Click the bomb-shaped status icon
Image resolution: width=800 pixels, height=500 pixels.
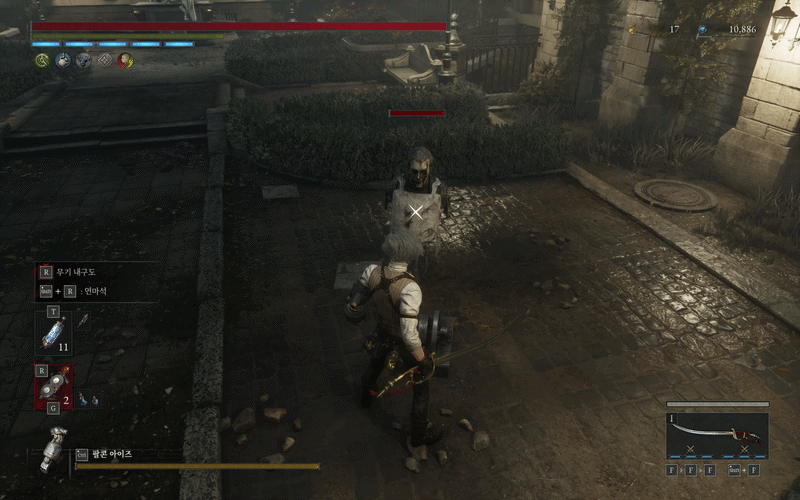tap(63, 60)
